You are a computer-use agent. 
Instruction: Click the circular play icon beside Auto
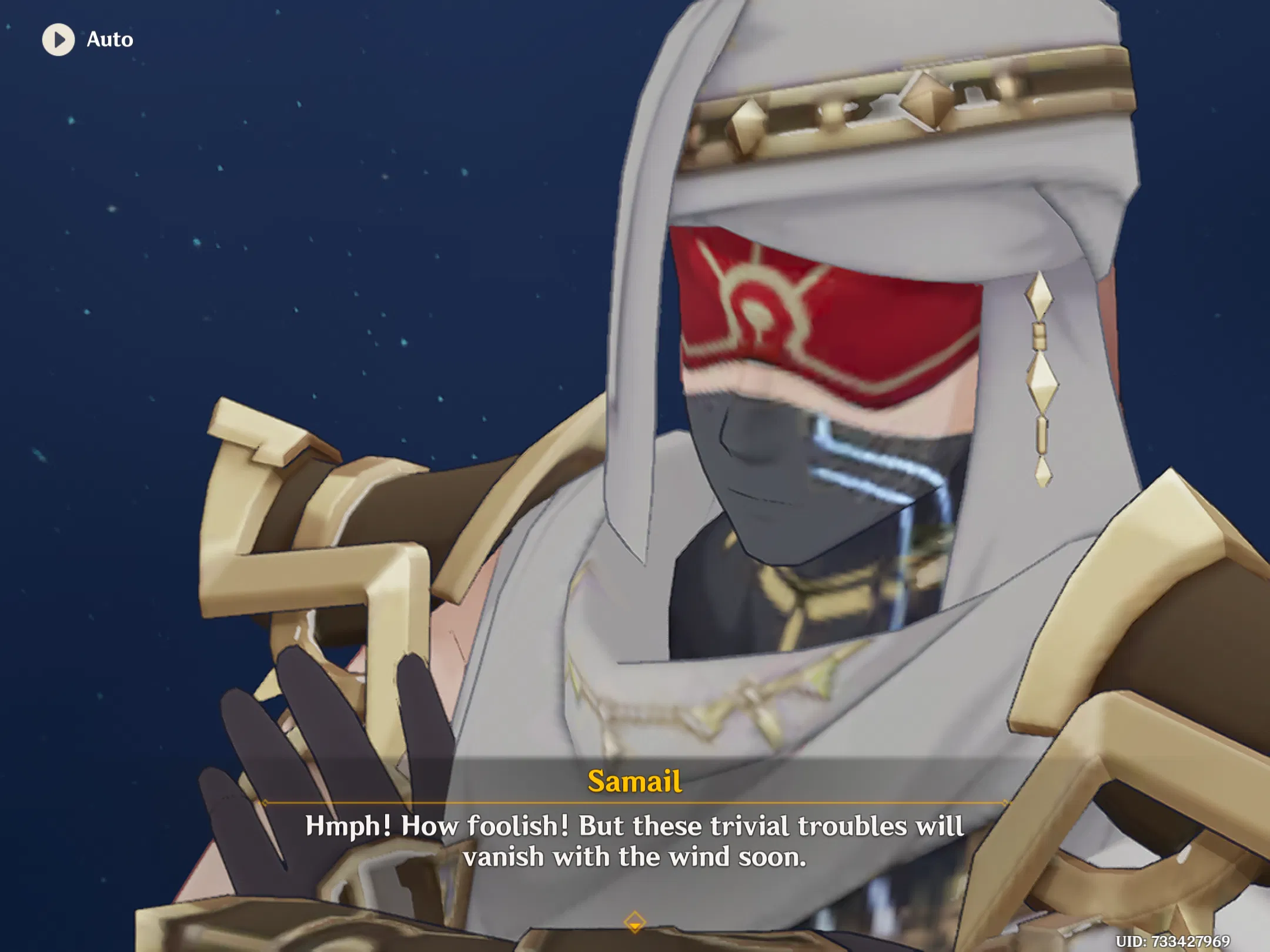pos(58,40)
